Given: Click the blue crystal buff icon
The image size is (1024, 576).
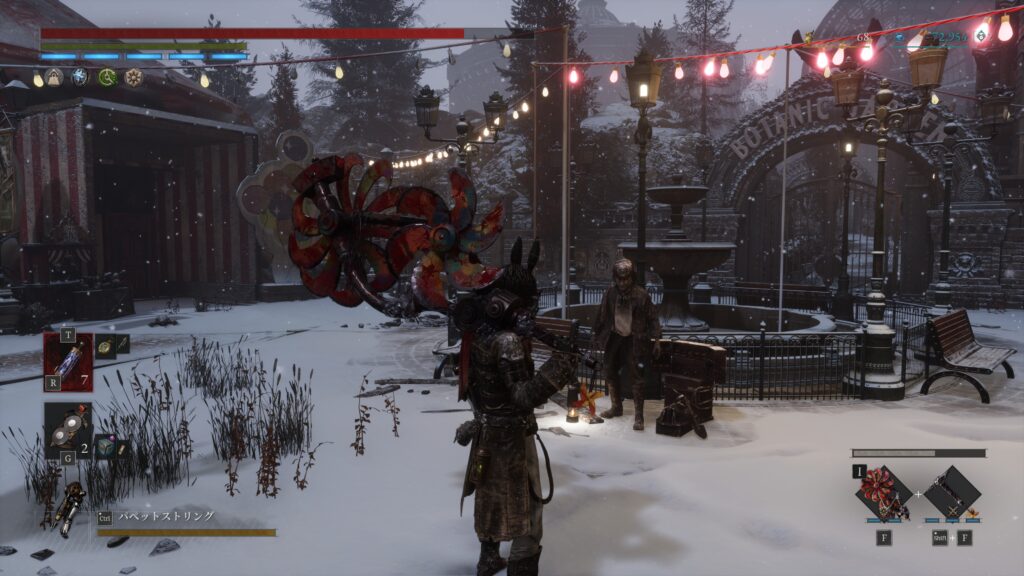Looking at the screenshot, I should point(80,77).
